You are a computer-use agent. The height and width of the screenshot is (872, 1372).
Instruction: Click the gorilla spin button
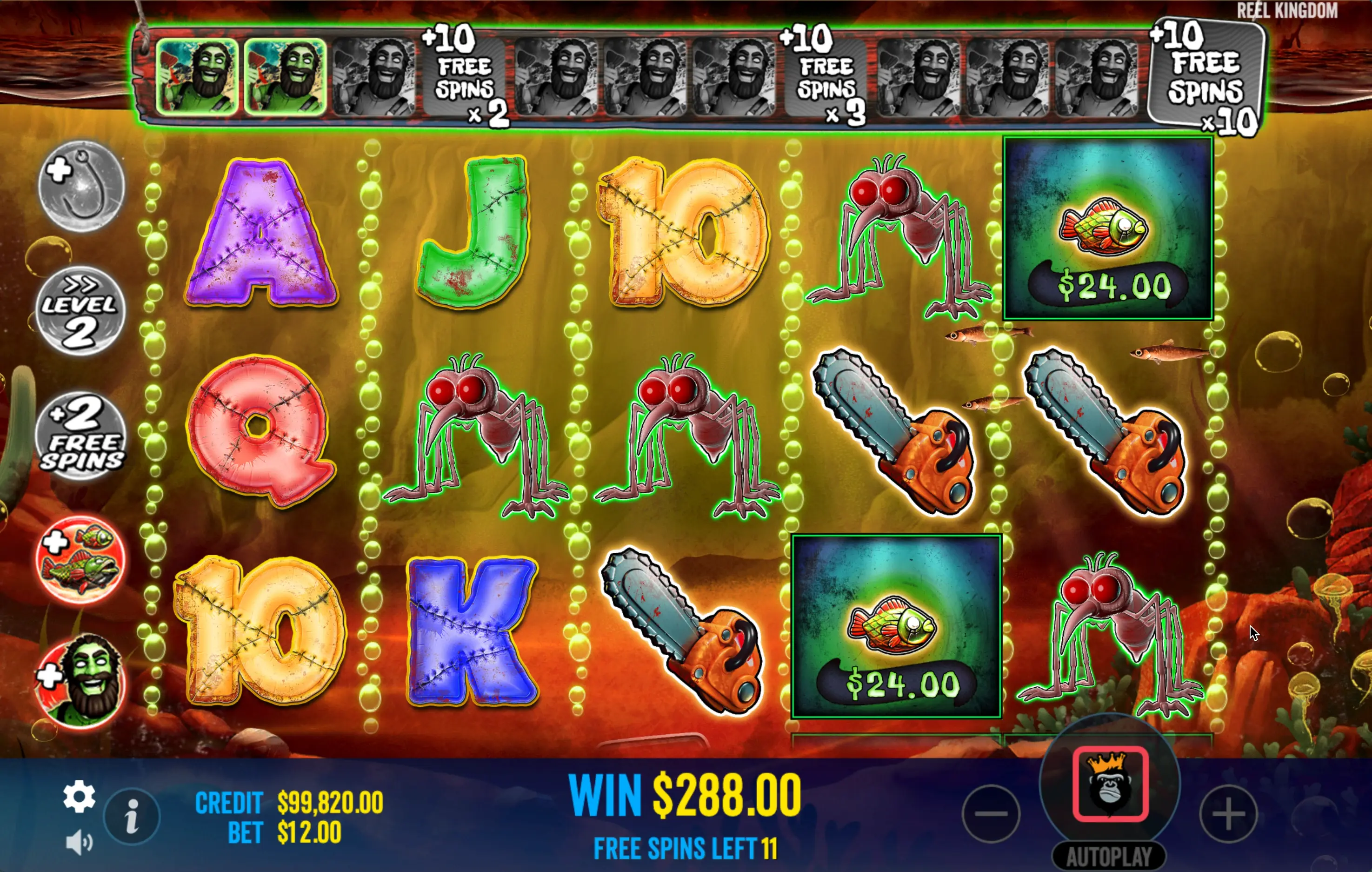1110,784
